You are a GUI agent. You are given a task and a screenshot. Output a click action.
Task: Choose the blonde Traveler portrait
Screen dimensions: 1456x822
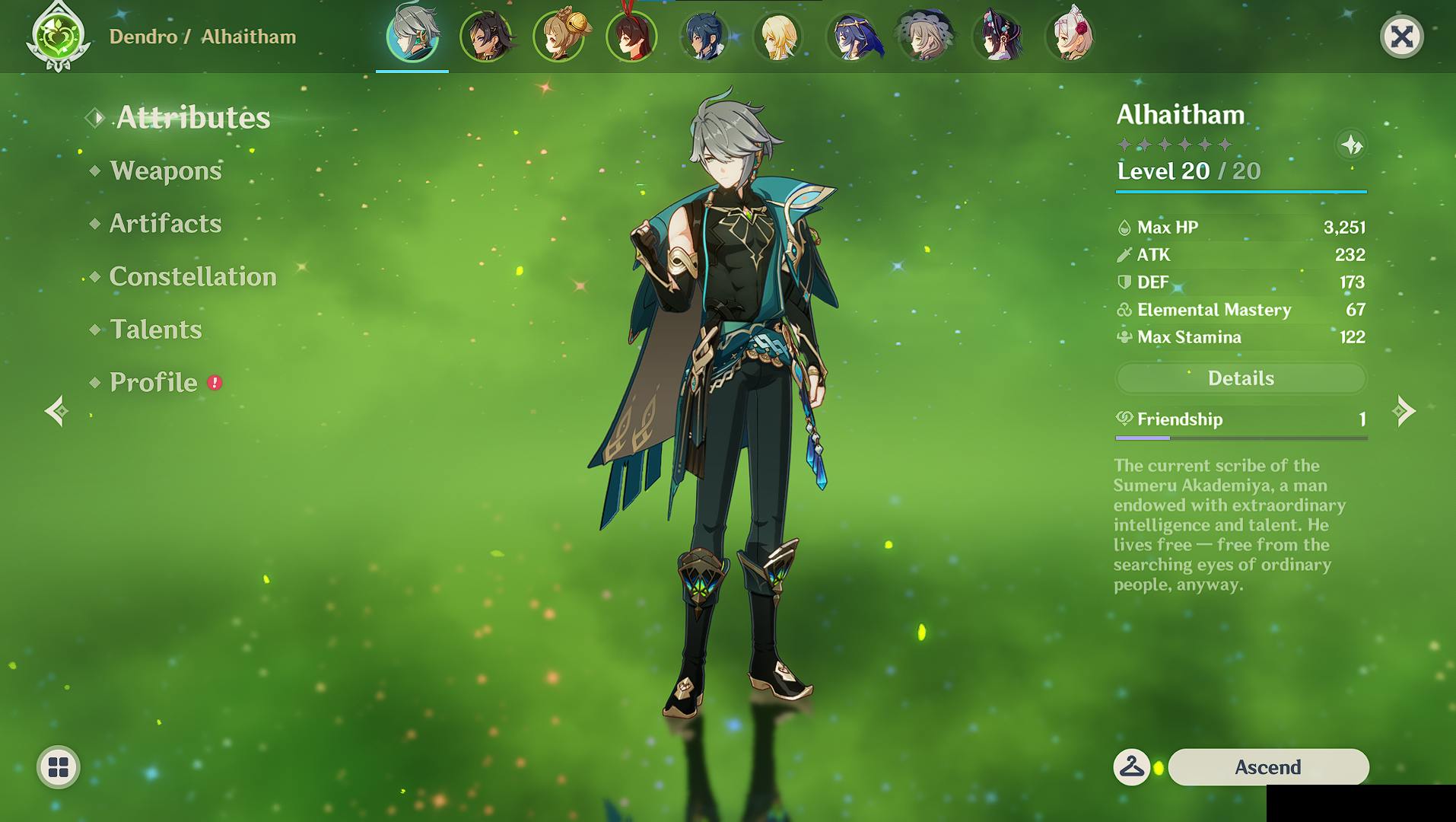[778, 37]
